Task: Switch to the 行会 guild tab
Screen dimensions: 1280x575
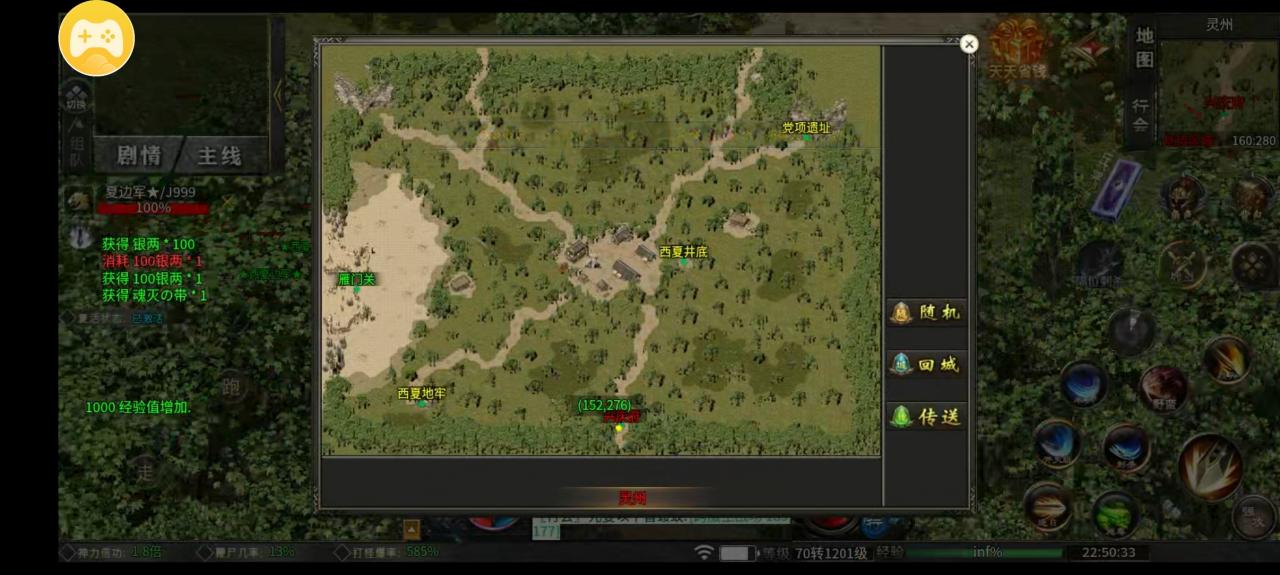Action: (x=1142, y=115)
